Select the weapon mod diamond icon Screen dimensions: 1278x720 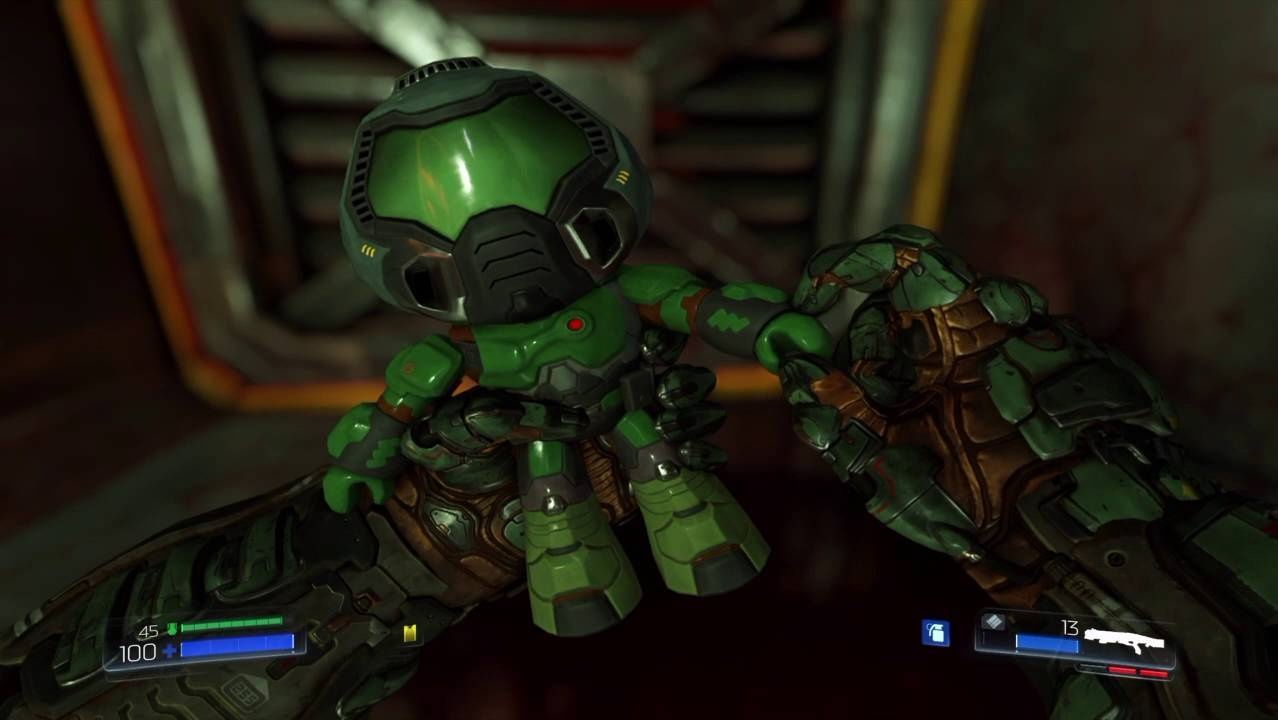993,622
